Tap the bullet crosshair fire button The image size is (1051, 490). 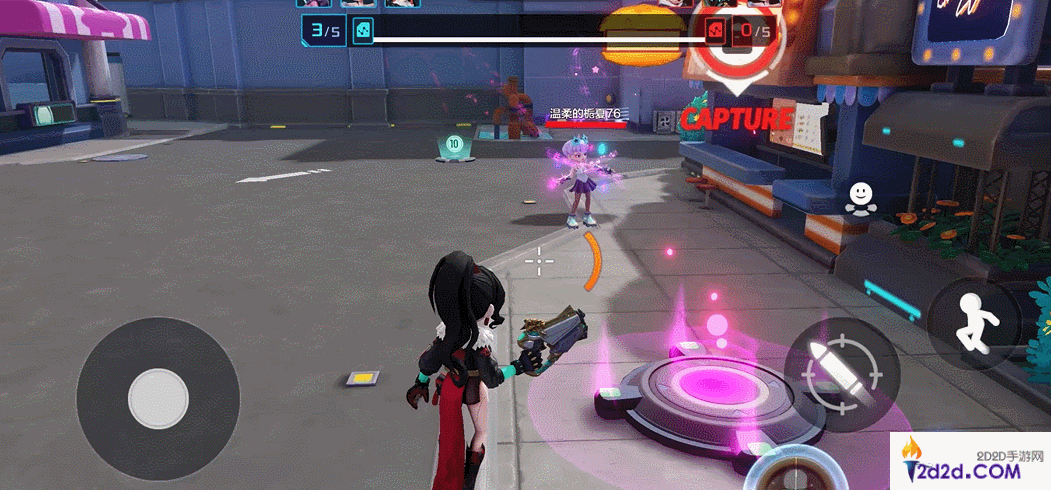(x=842, y=374)
